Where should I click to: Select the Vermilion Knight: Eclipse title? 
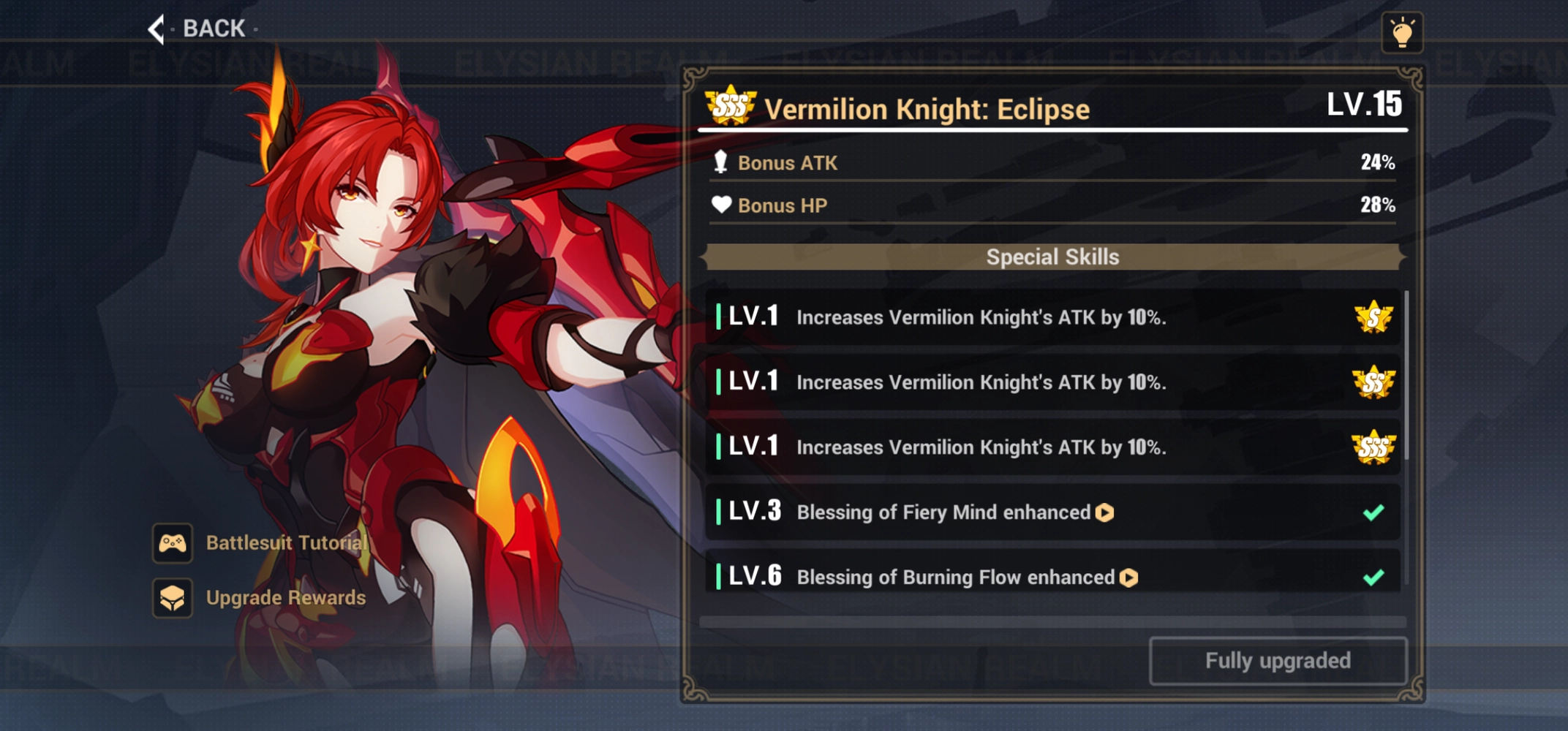[x=927, y=108]
